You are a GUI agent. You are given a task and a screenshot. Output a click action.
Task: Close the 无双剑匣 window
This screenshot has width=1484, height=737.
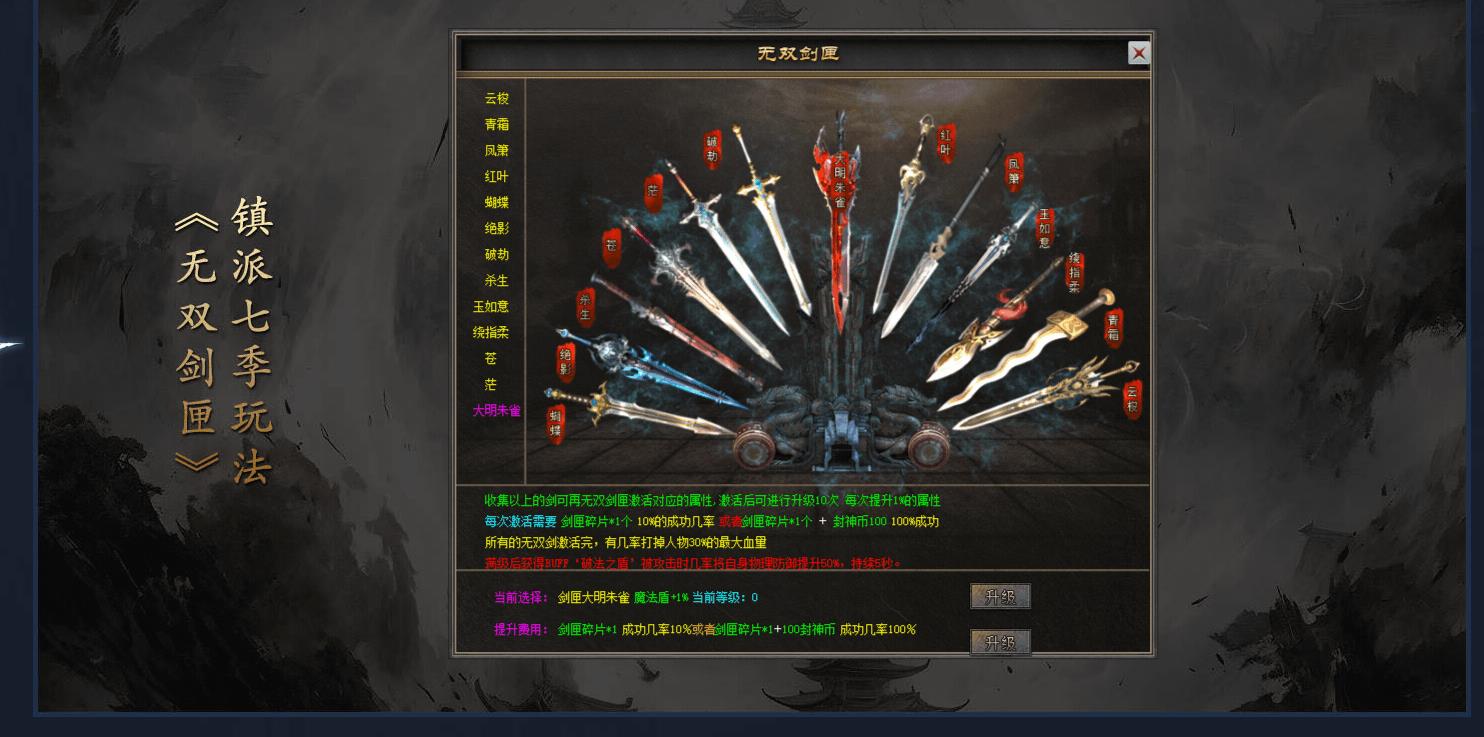(1139, 53)
